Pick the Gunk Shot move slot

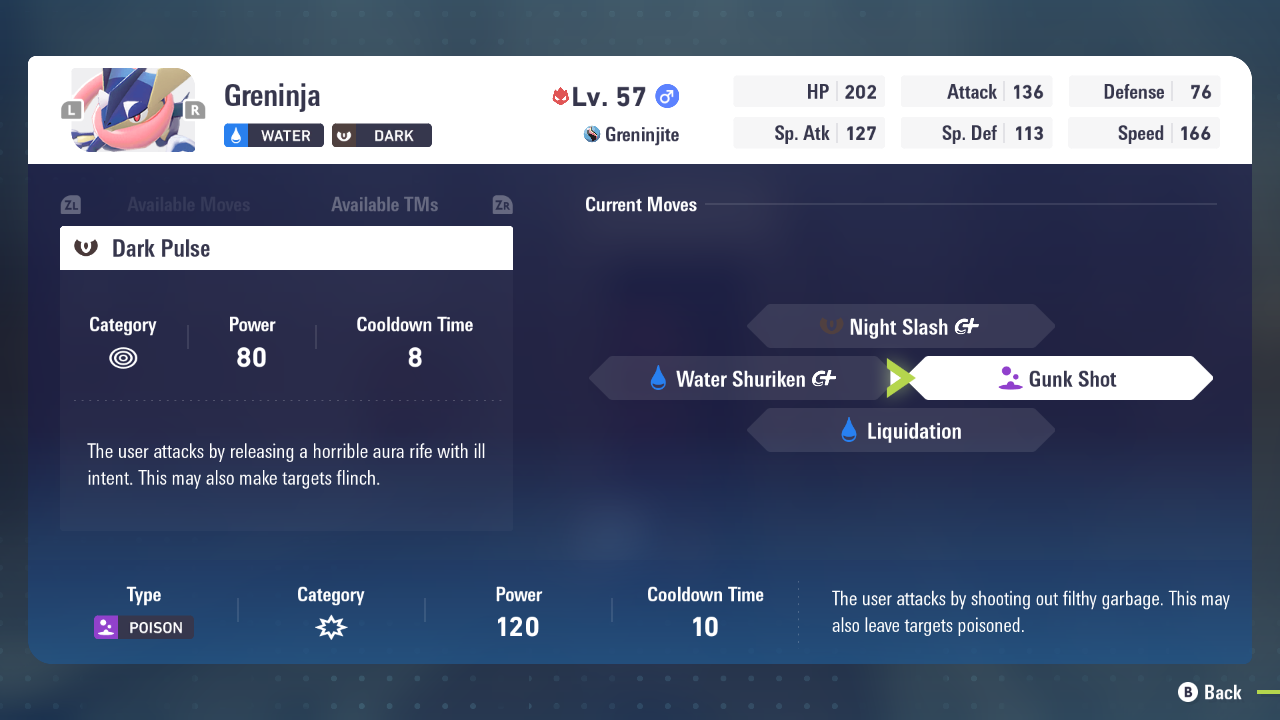pos(1060,379)
